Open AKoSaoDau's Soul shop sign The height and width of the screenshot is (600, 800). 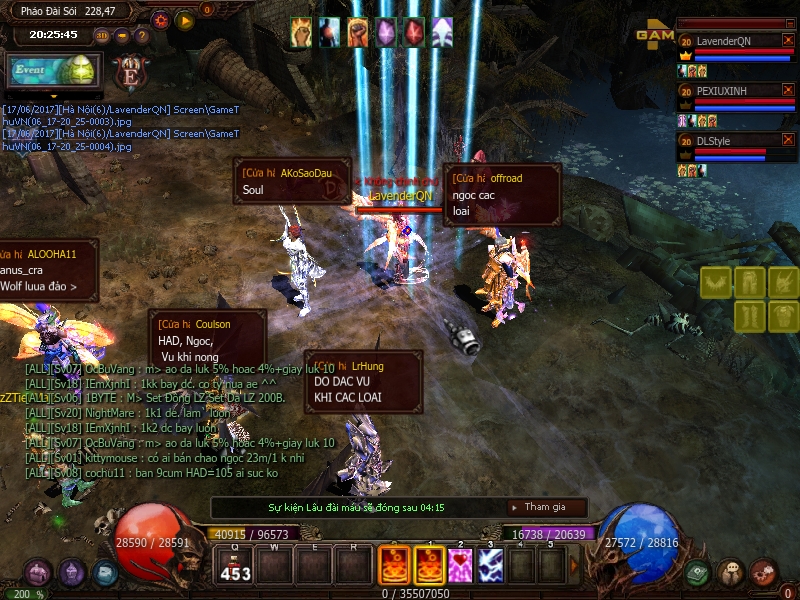pos(292,181)
